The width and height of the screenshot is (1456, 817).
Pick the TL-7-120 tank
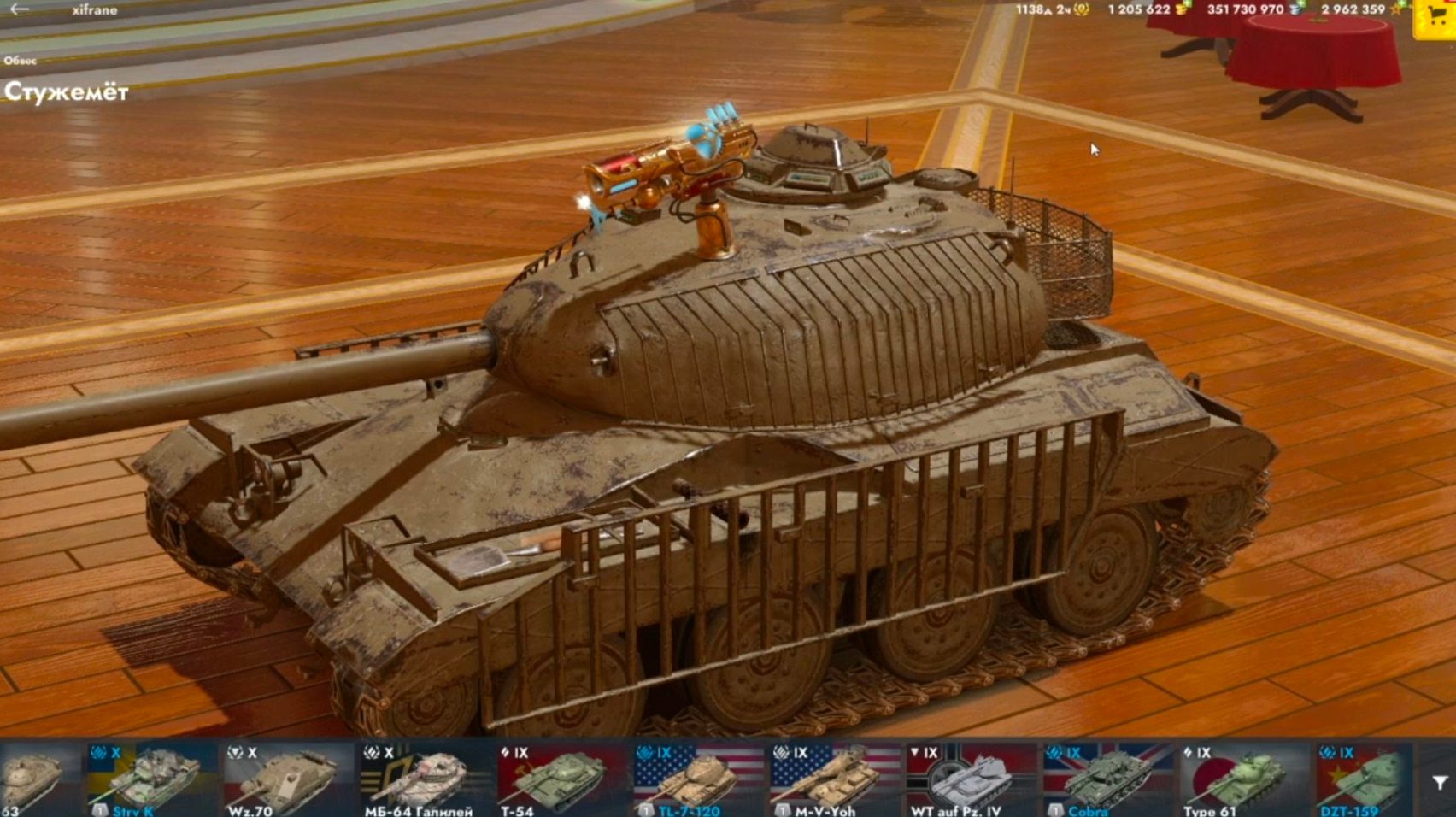[x=697, y=779]
